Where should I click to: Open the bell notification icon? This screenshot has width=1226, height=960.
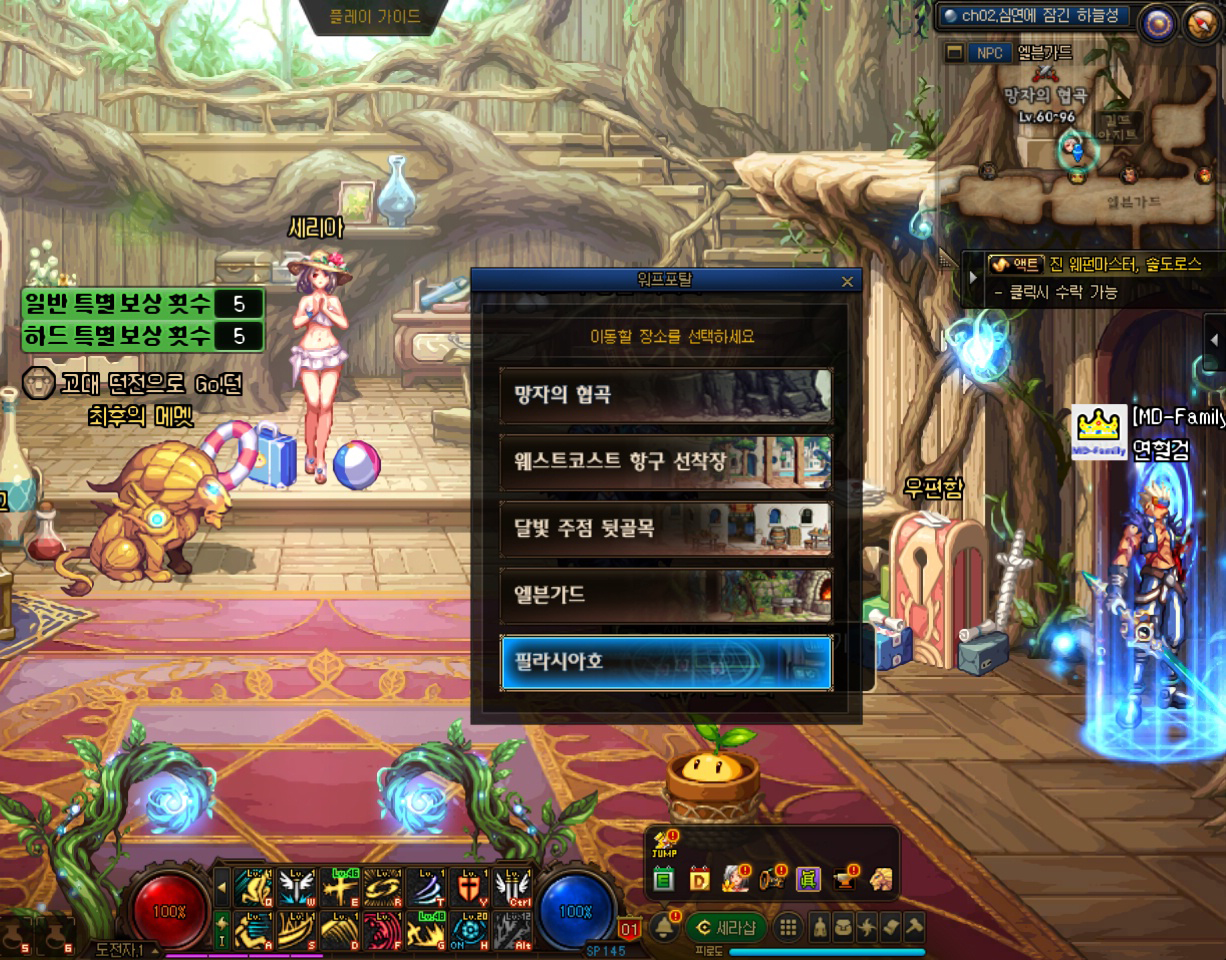[662, 927]
